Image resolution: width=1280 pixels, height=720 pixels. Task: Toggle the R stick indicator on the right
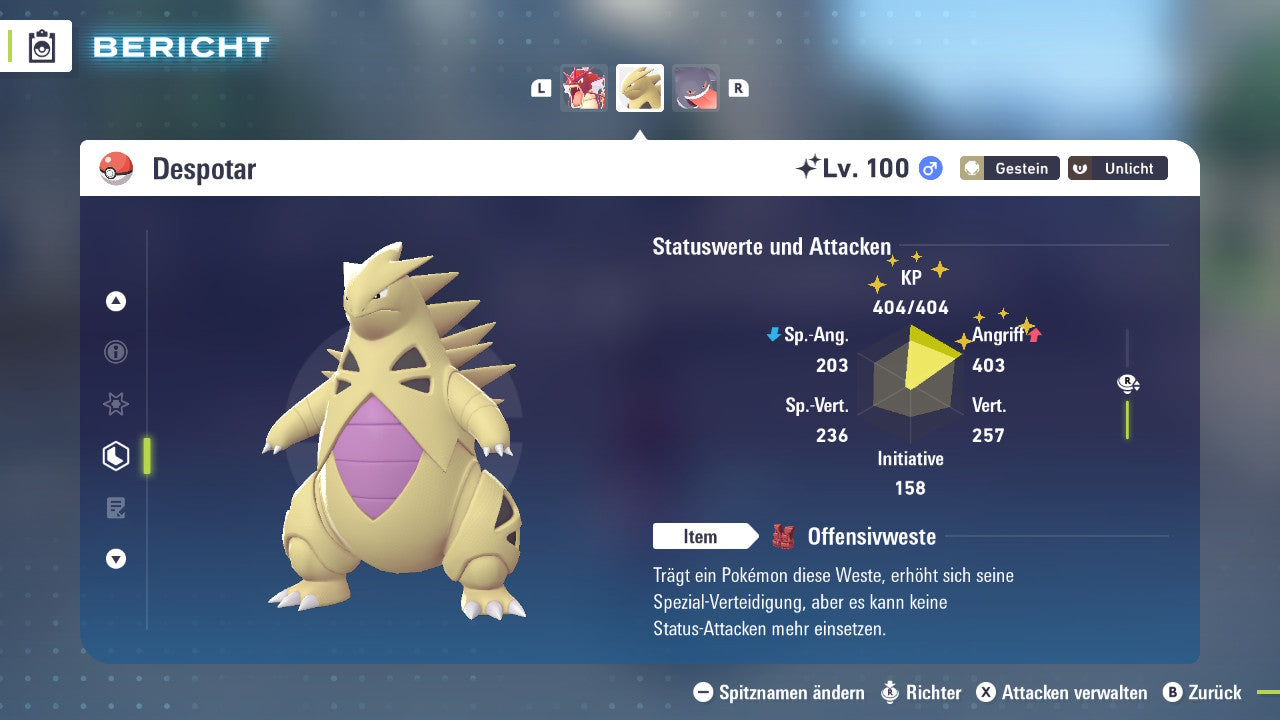[1126, 383]
